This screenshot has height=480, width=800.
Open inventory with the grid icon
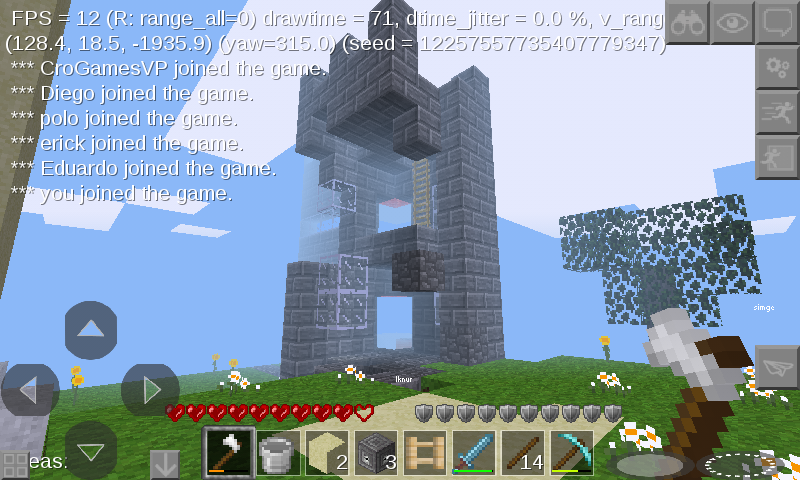[x=15, y=465]
